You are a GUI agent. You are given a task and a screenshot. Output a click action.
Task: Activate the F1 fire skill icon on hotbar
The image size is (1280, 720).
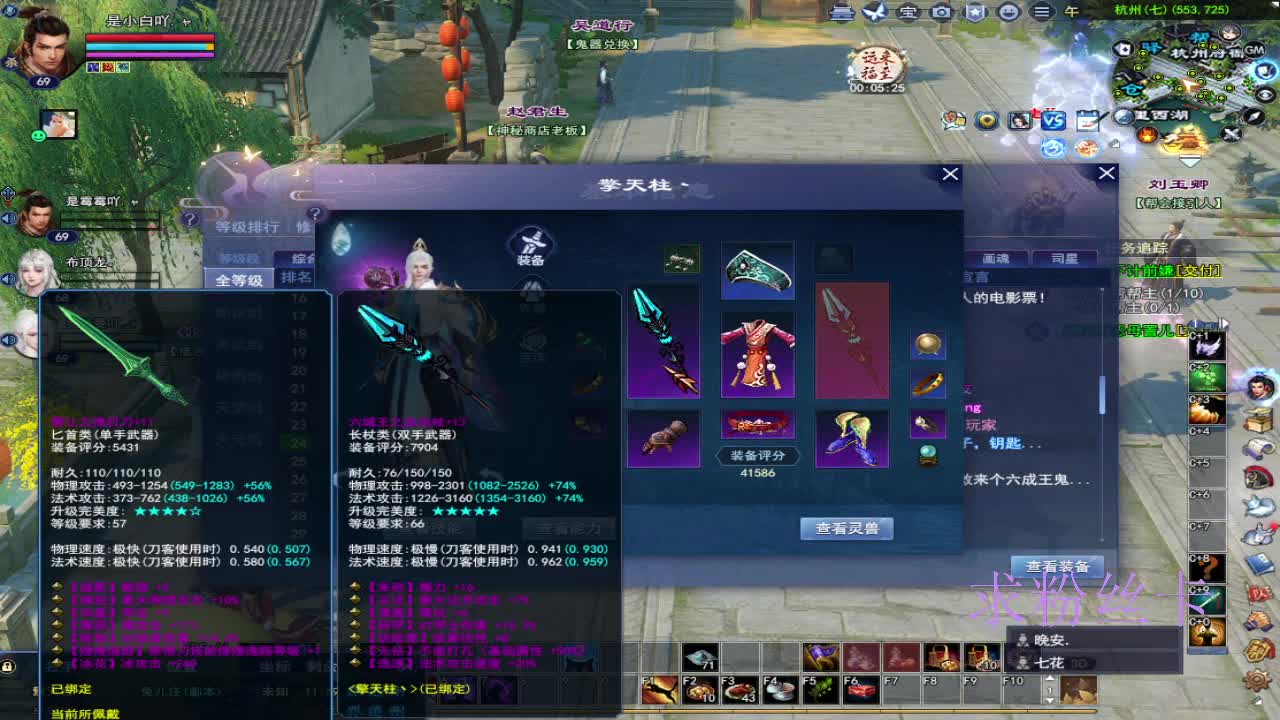coord(658,690)
